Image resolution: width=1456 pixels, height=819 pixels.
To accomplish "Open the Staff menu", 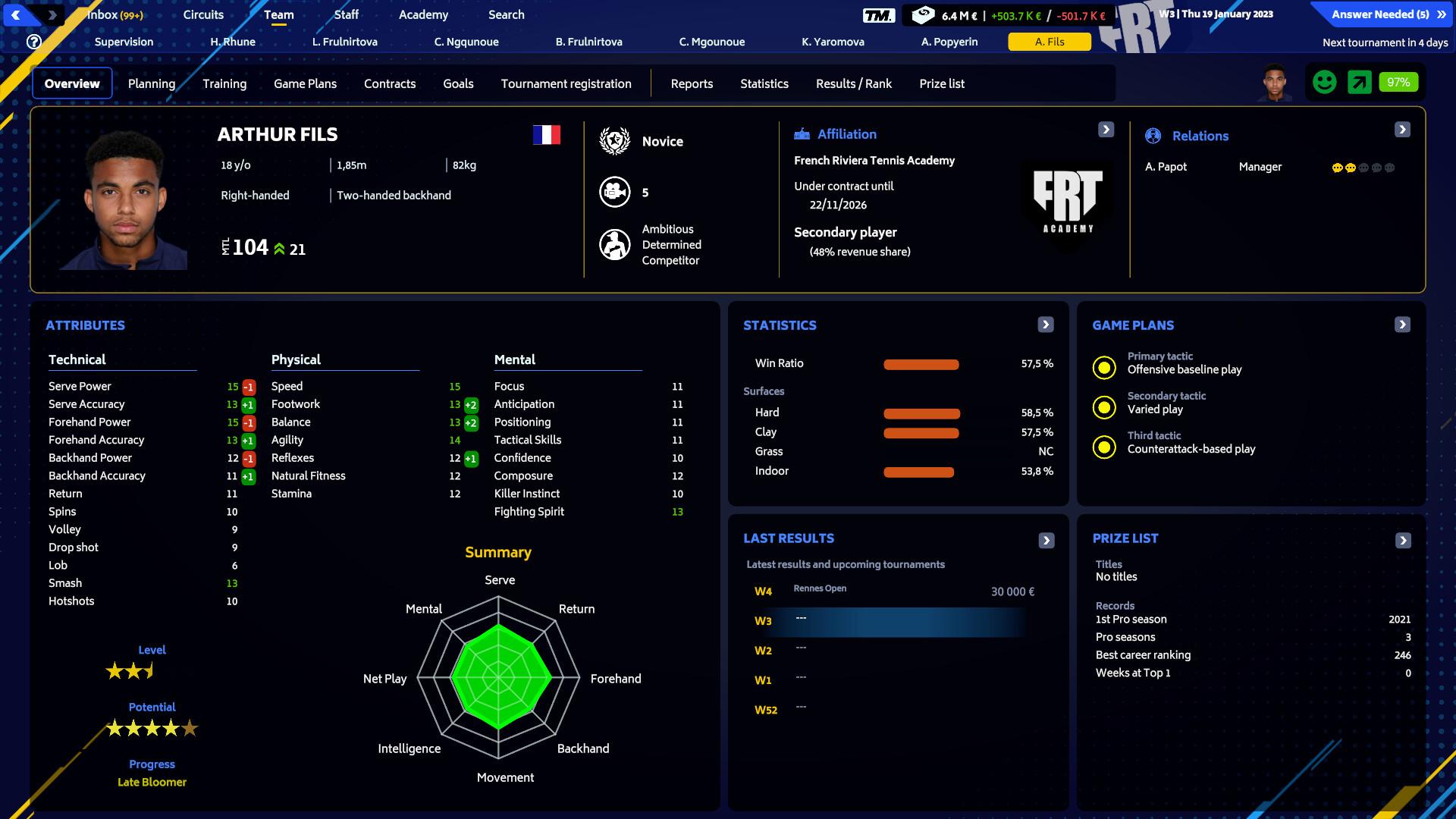I will tap(346, 14).
